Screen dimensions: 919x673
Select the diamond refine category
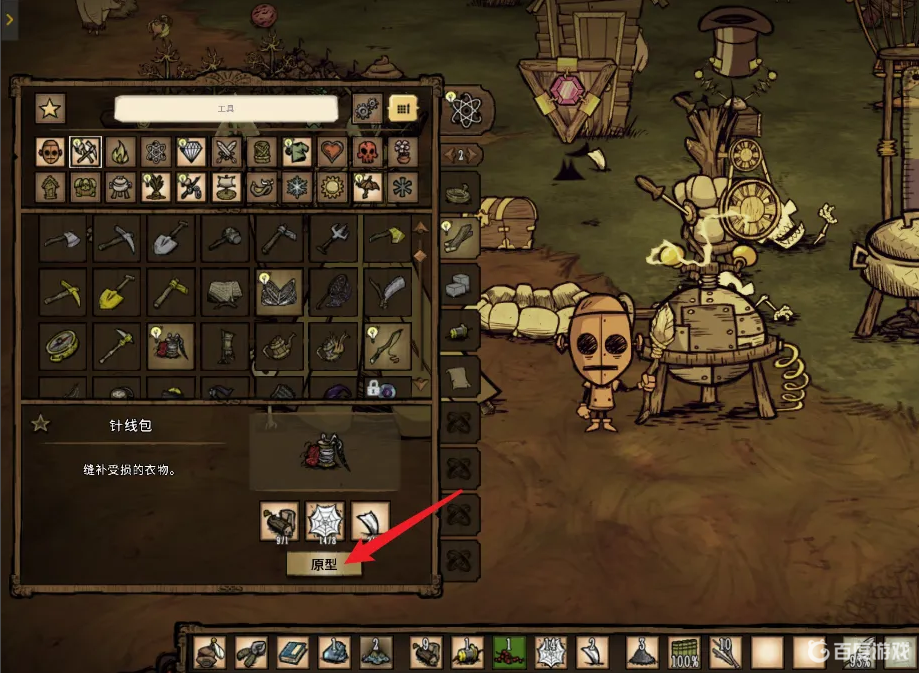(x=191, y=152)
